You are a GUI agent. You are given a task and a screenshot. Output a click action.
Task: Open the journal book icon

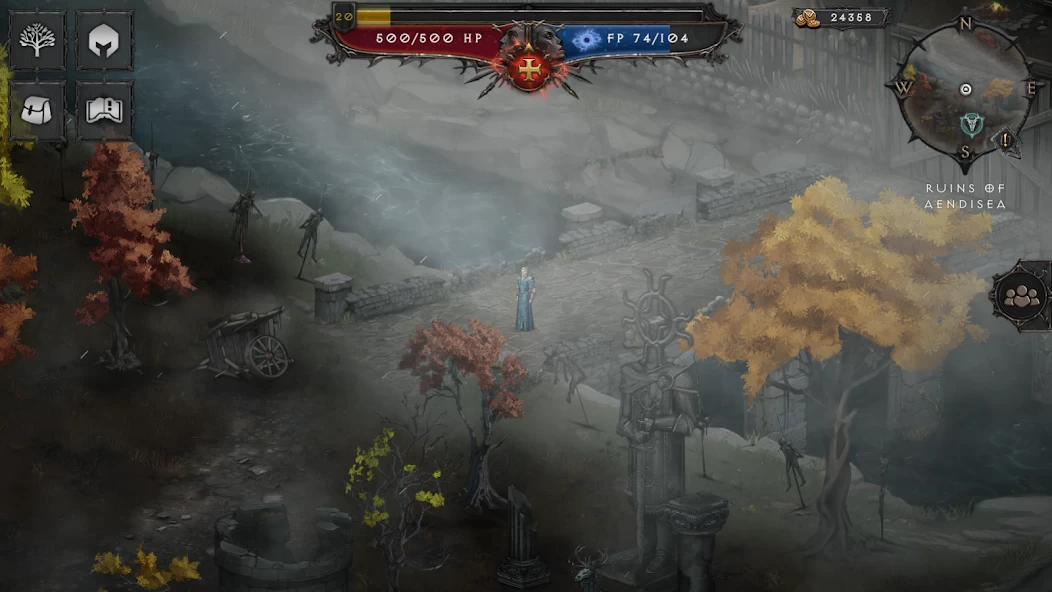pyautogui.click(x=104, y=110)
